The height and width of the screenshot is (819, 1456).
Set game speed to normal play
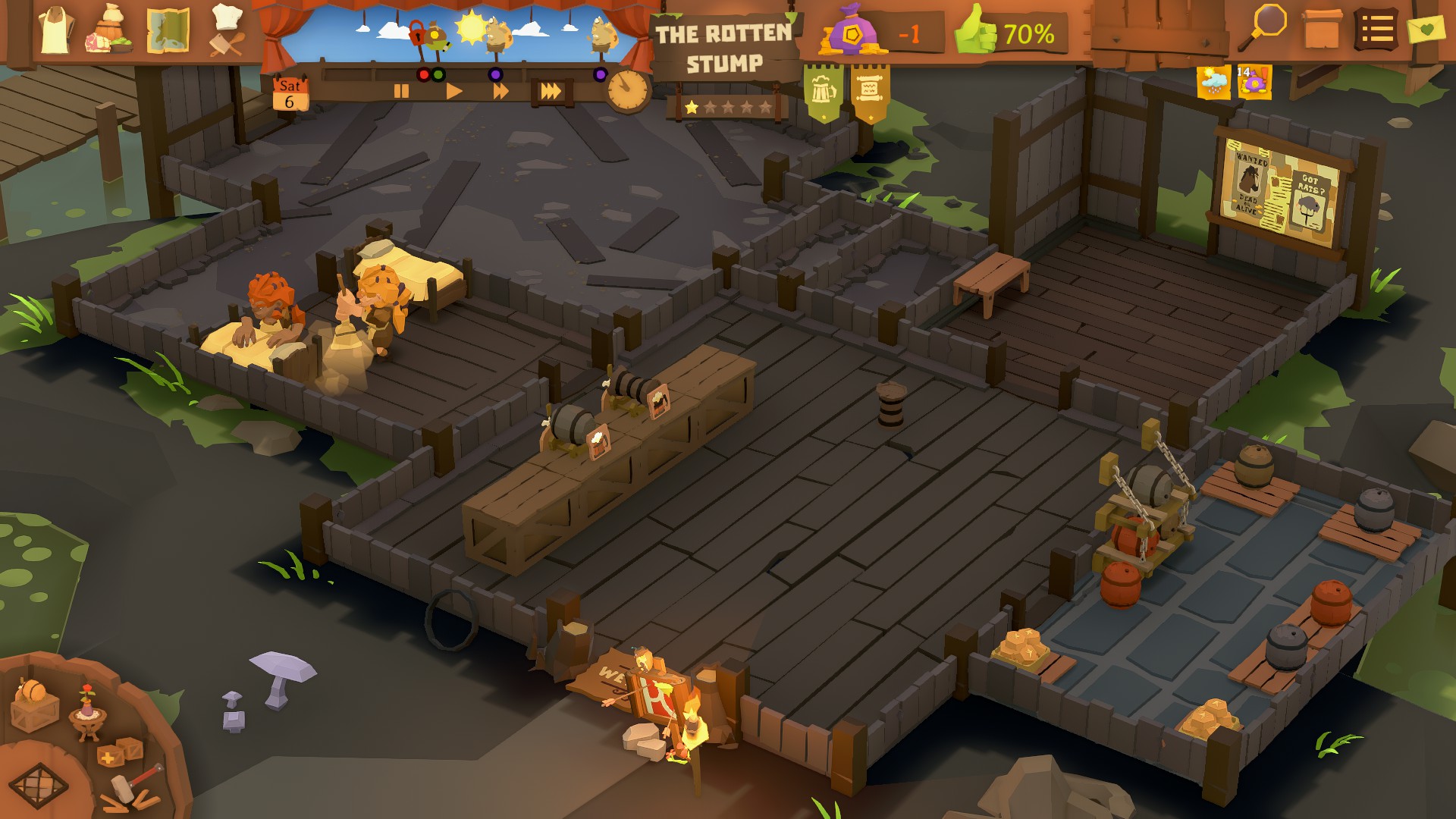[x=453, y=92]
